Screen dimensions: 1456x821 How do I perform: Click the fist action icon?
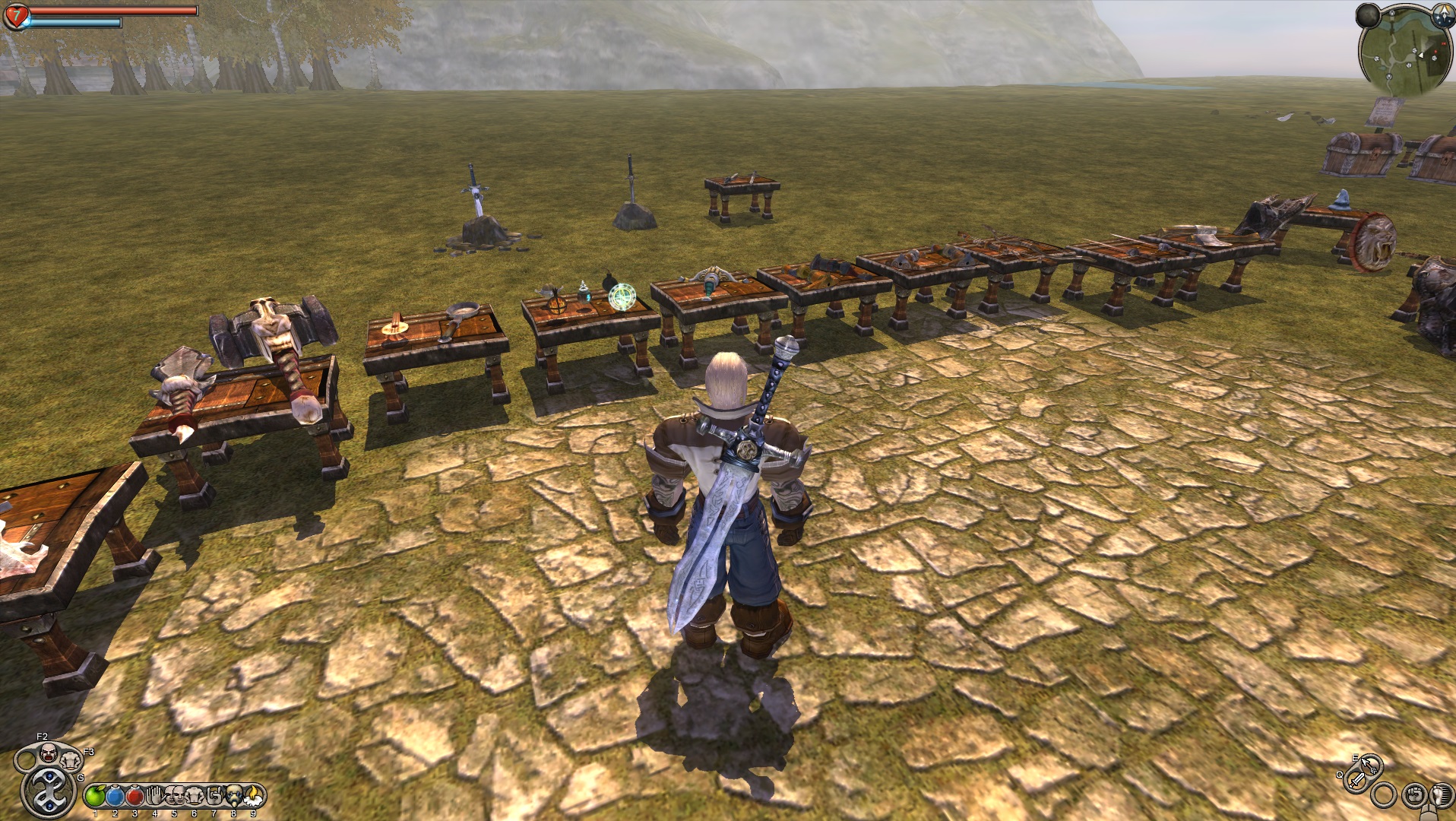pyautogui.click(x=1414, y=795)
